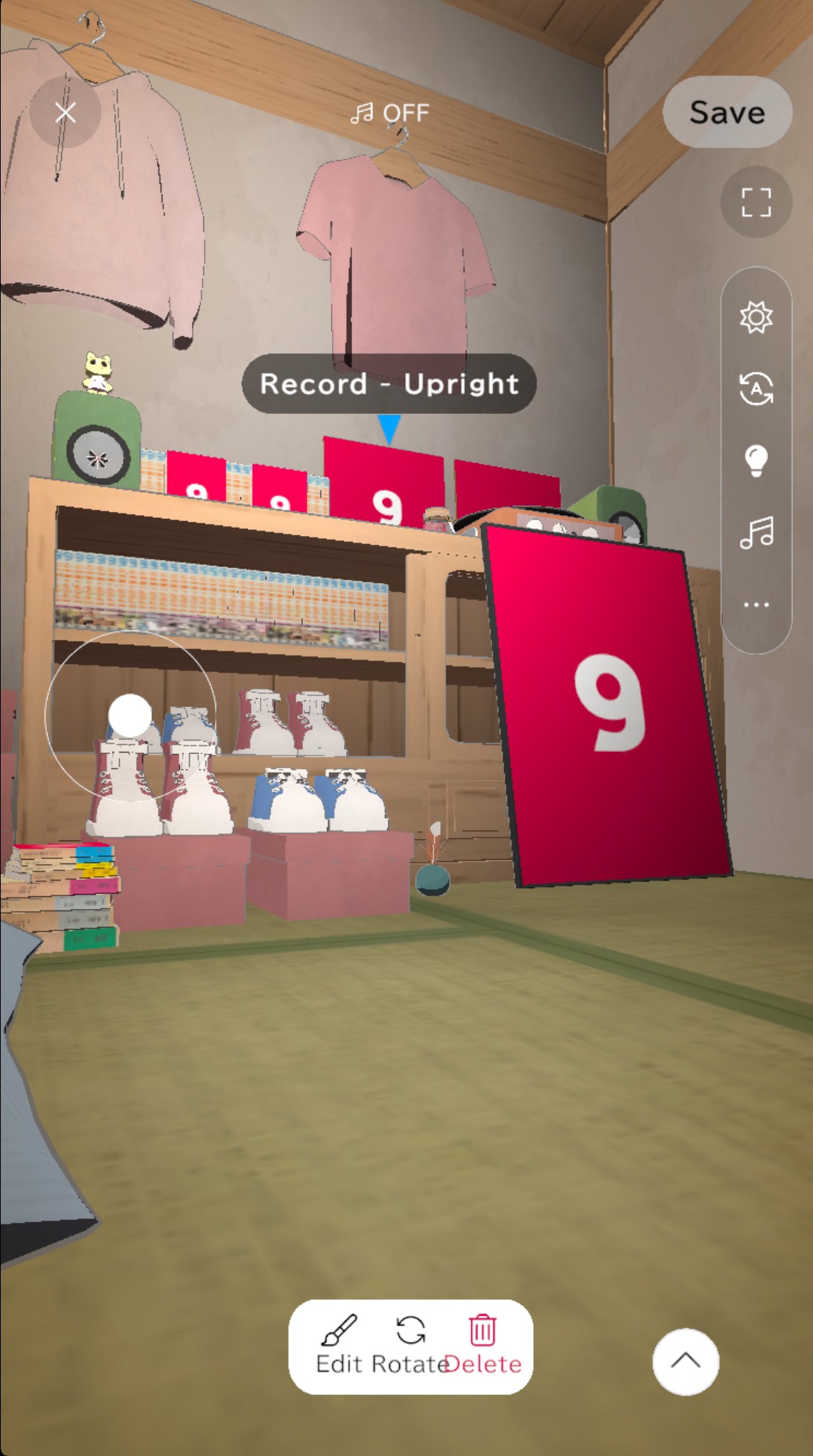Rotate the selected record
This screenshot has height=1456, width=813.
coord(410,1346)
